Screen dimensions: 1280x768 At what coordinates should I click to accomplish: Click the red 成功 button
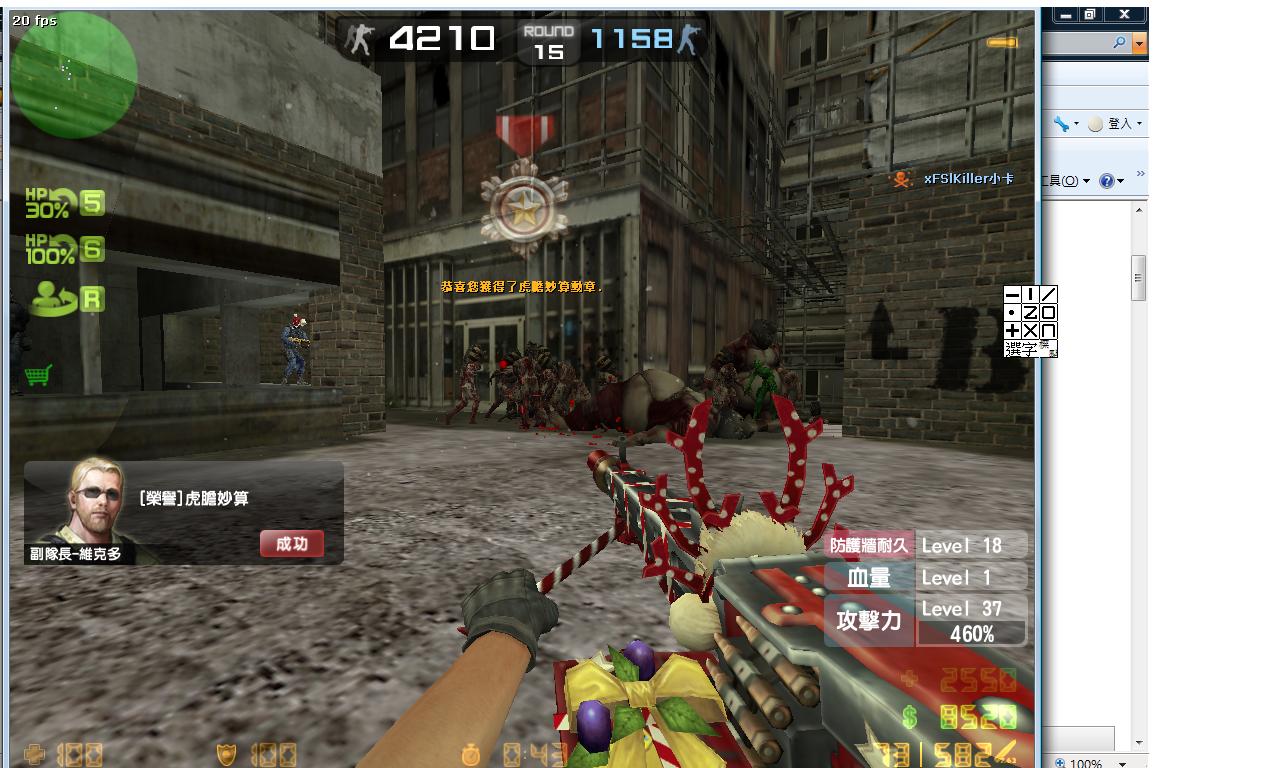point(292,544)
